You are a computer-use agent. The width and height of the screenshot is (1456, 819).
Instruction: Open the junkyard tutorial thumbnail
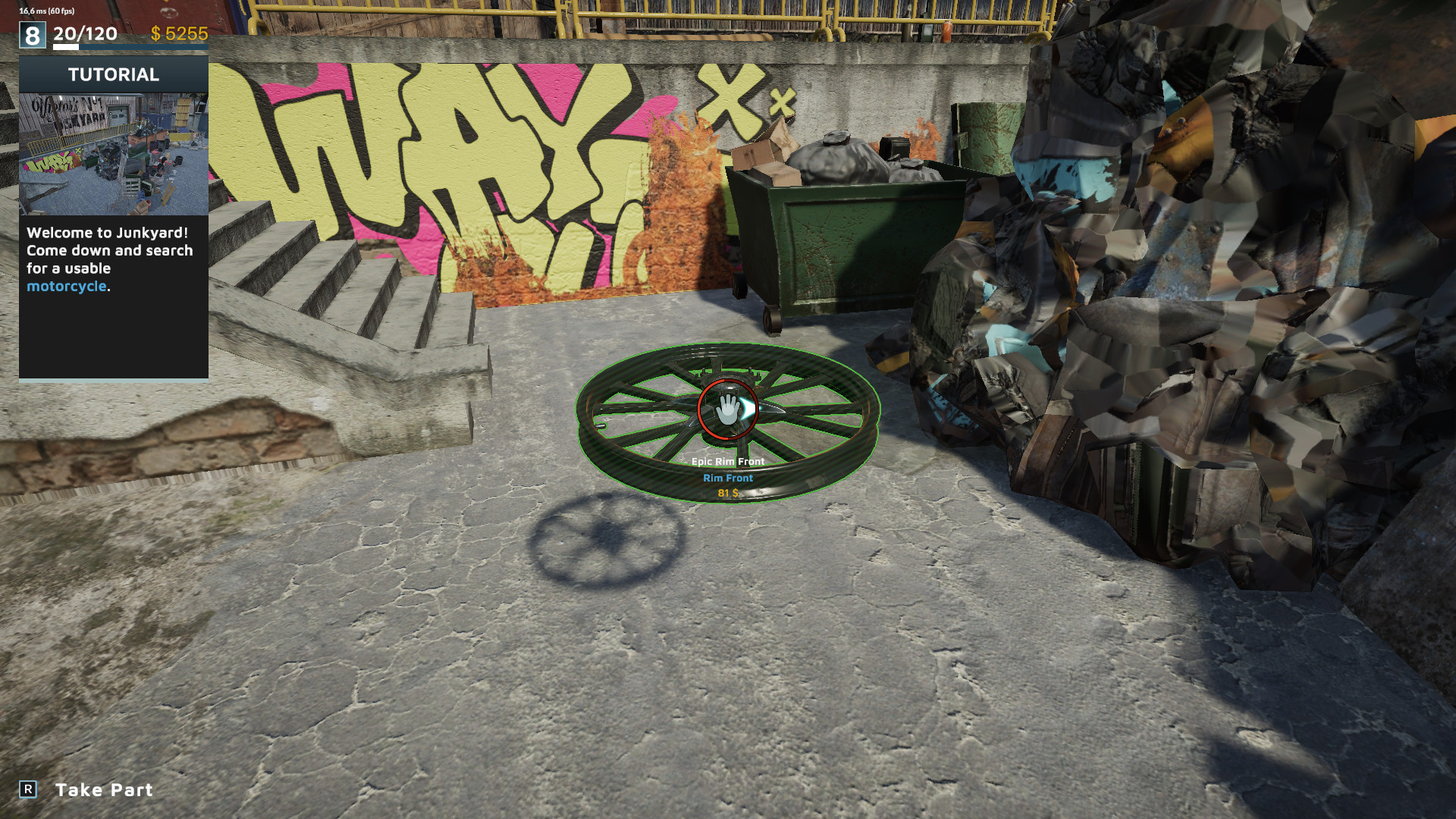click(114, 154)
